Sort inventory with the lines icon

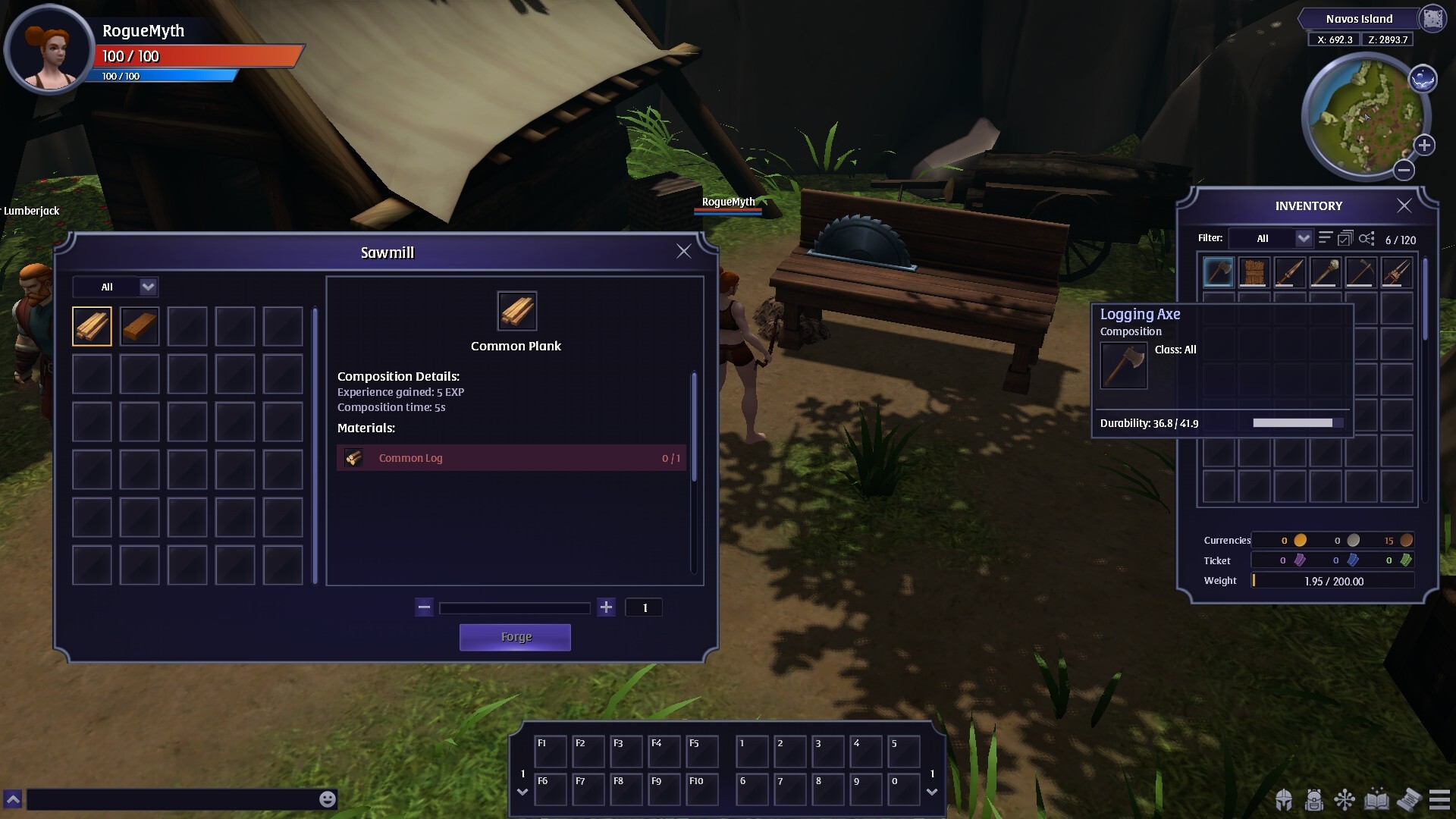1325,238
